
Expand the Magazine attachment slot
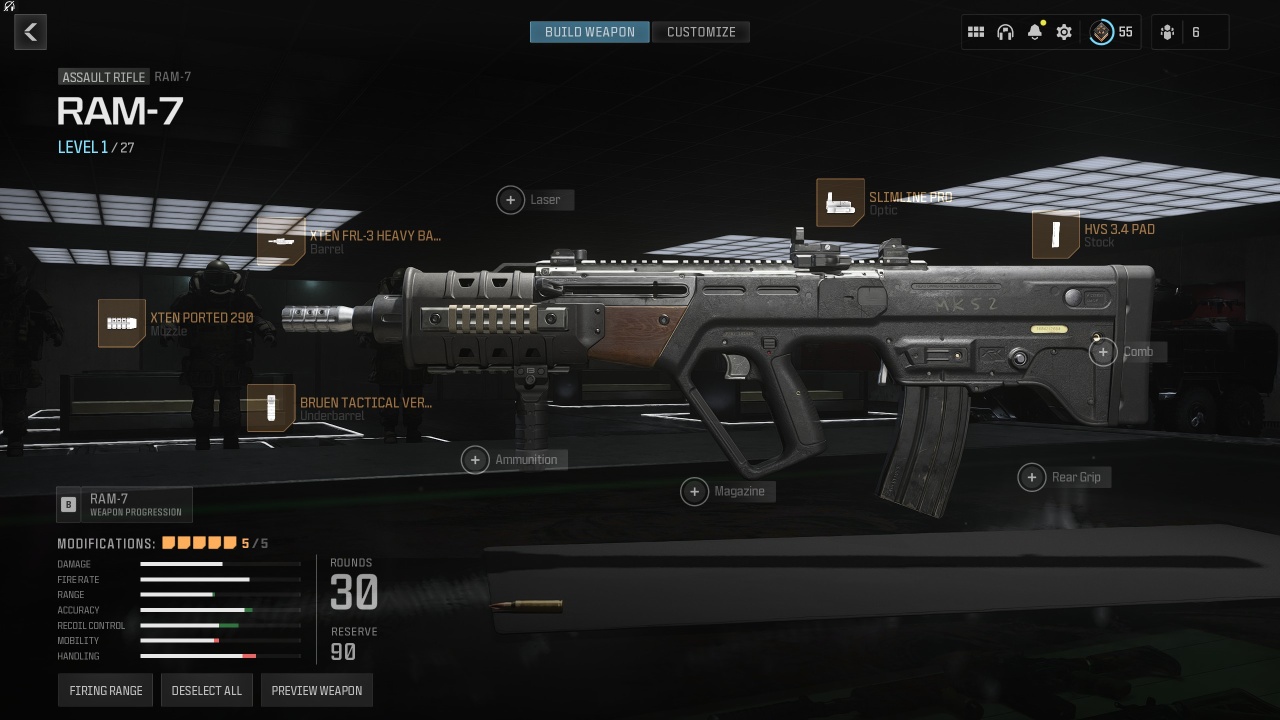point(694,491)
